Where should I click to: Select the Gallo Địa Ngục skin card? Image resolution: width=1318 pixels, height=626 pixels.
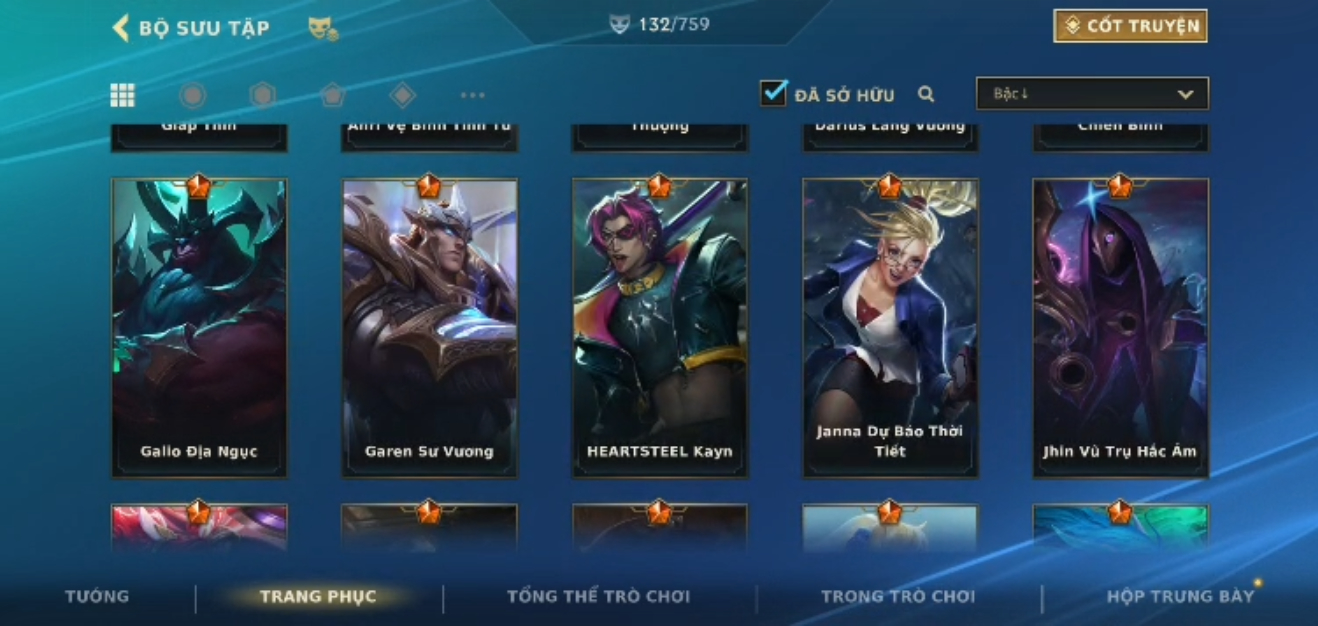pyautogui.click(x=199, y=327)
